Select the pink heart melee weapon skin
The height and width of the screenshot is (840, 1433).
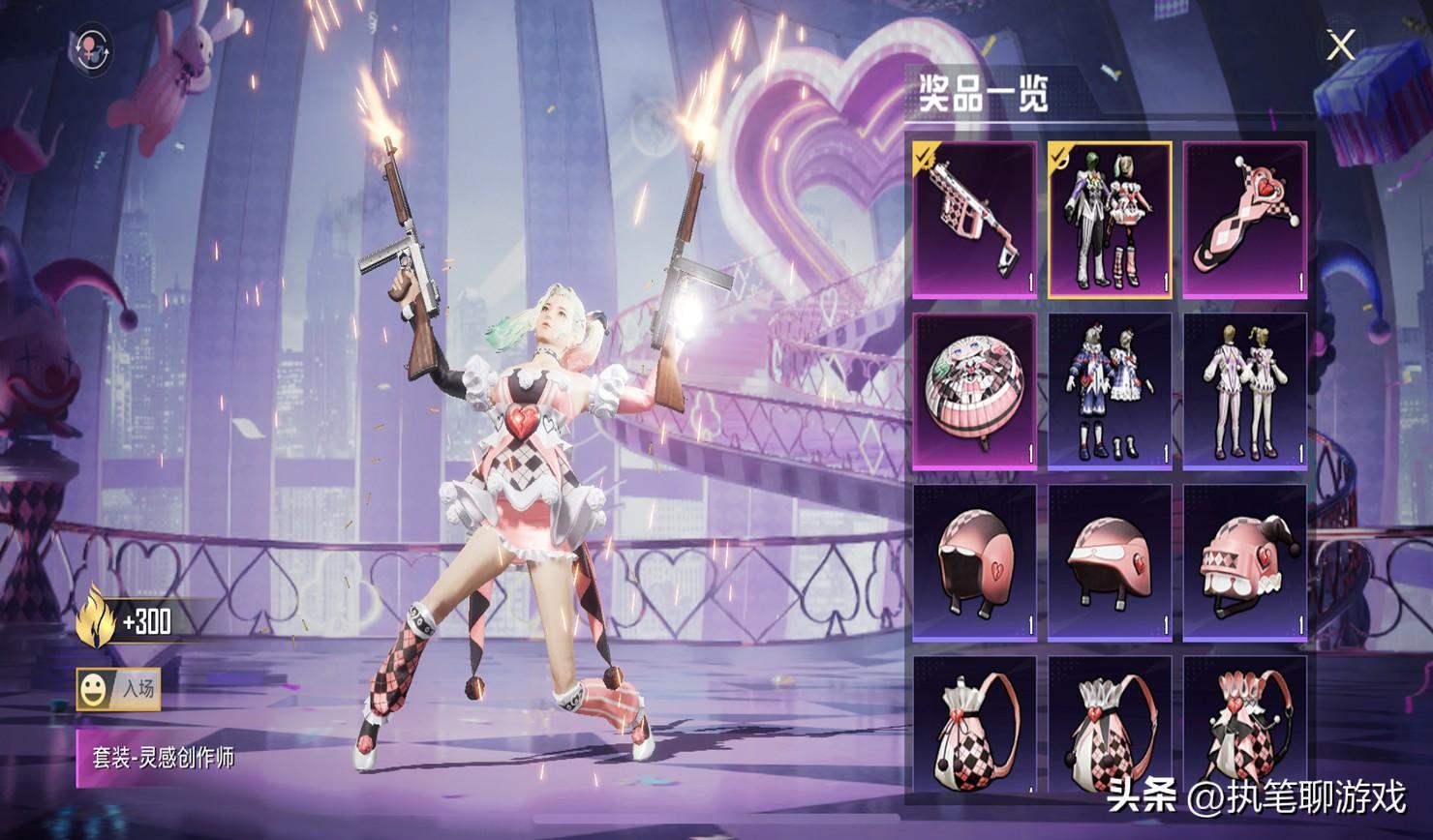point(1245,220)
